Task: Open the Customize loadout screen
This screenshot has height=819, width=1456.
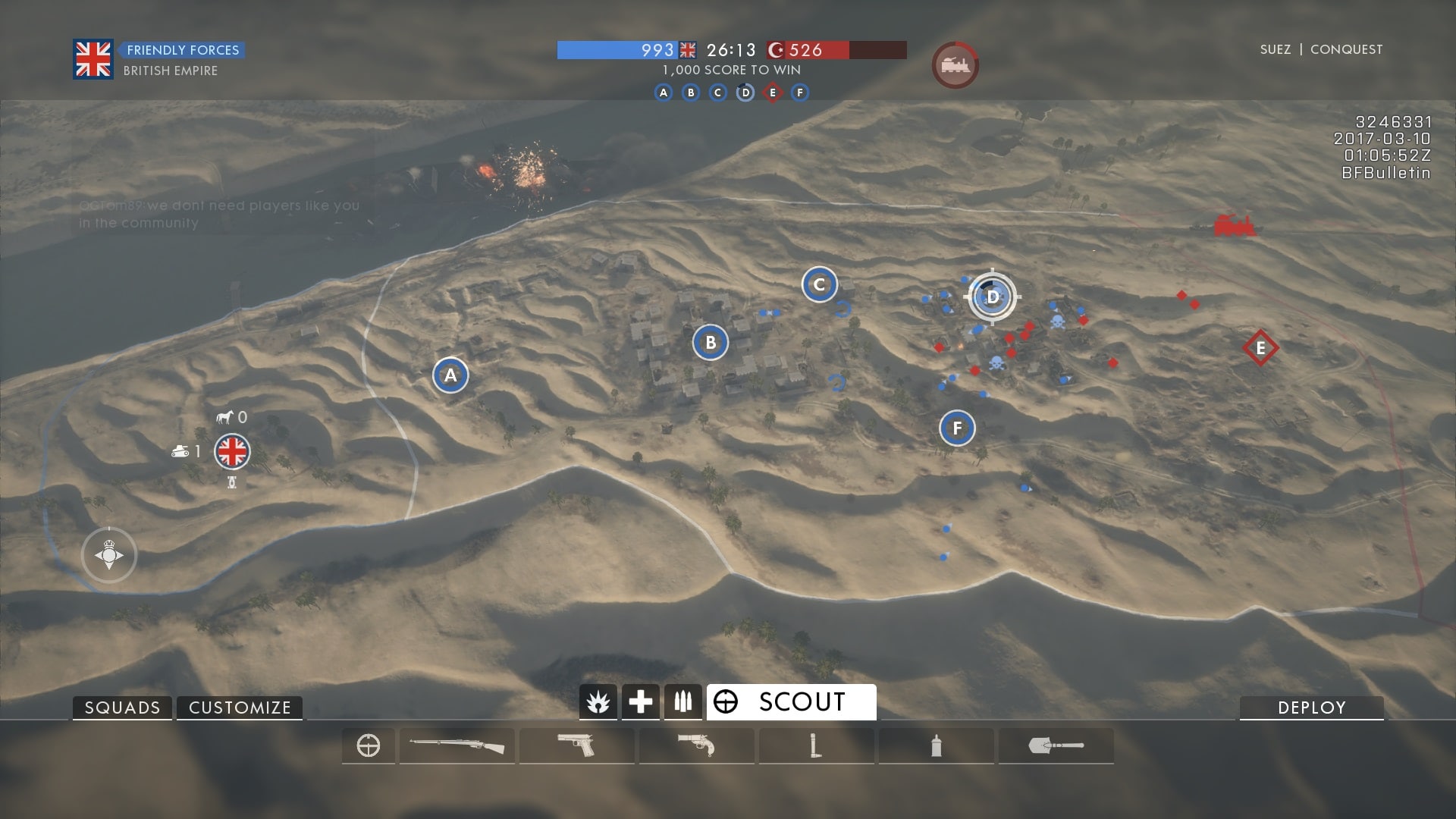Action: (240, 708)
